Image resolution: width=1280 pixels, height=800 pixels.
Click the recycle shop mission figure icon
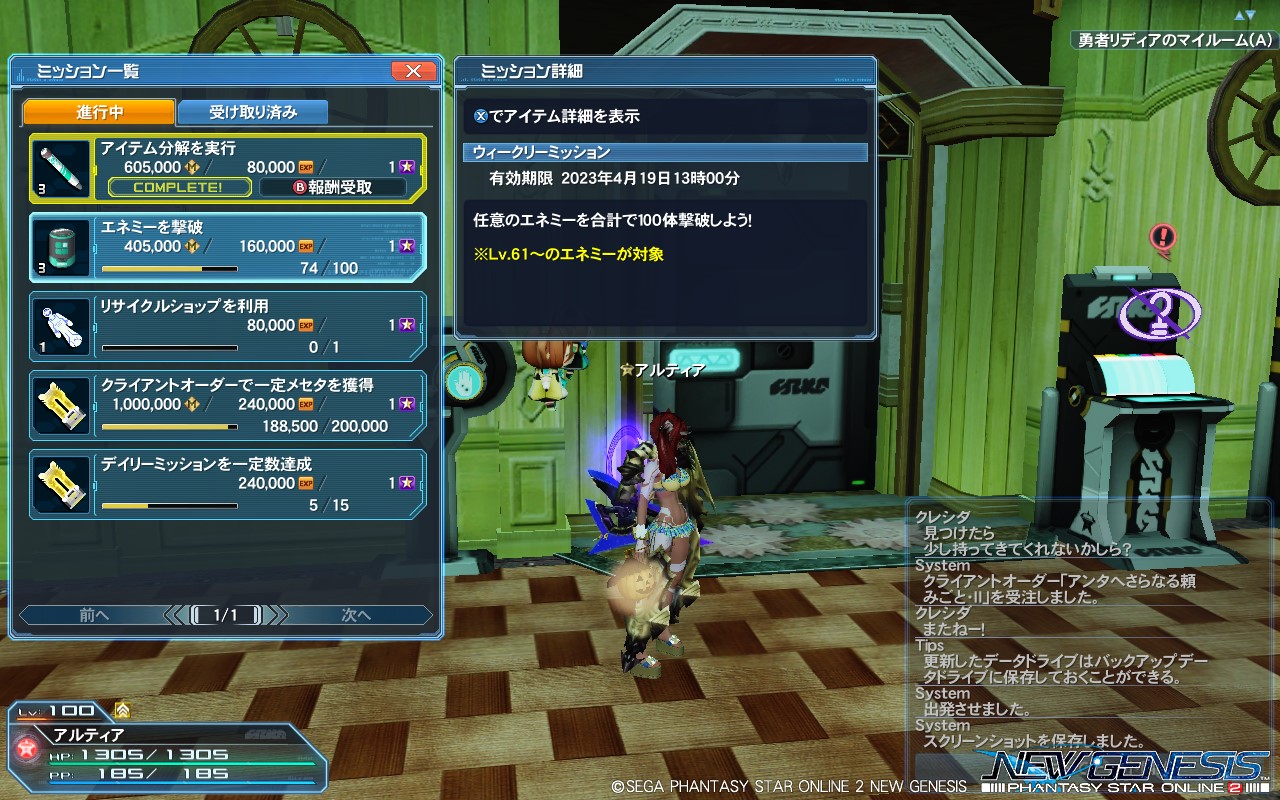point(60,326)
